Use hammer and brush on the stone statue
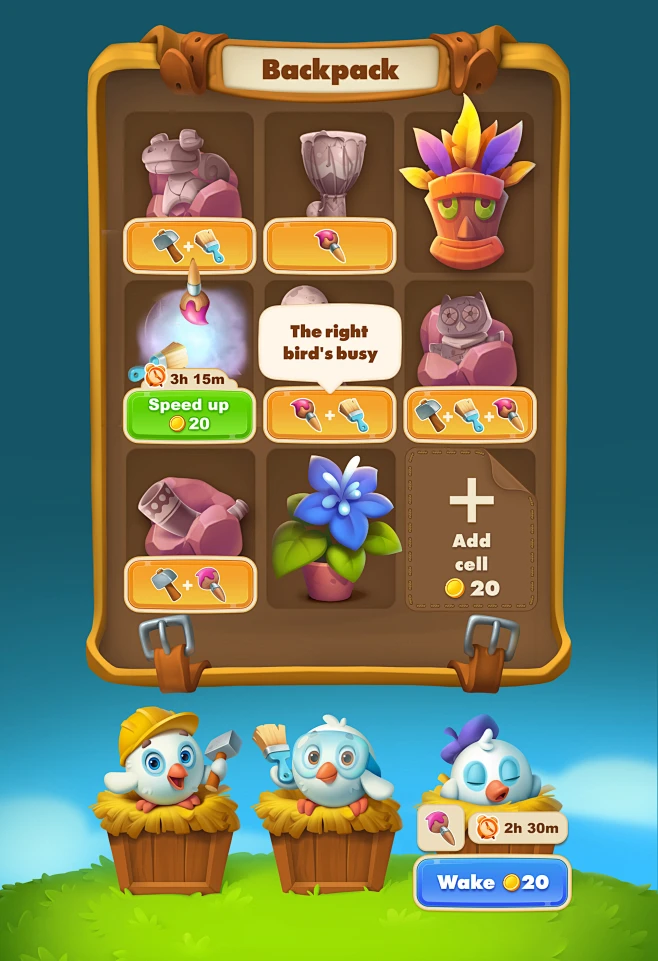Image resolution: width=658 pixels, height=961 pixels. pyautogui.click(x=189, y=246)
